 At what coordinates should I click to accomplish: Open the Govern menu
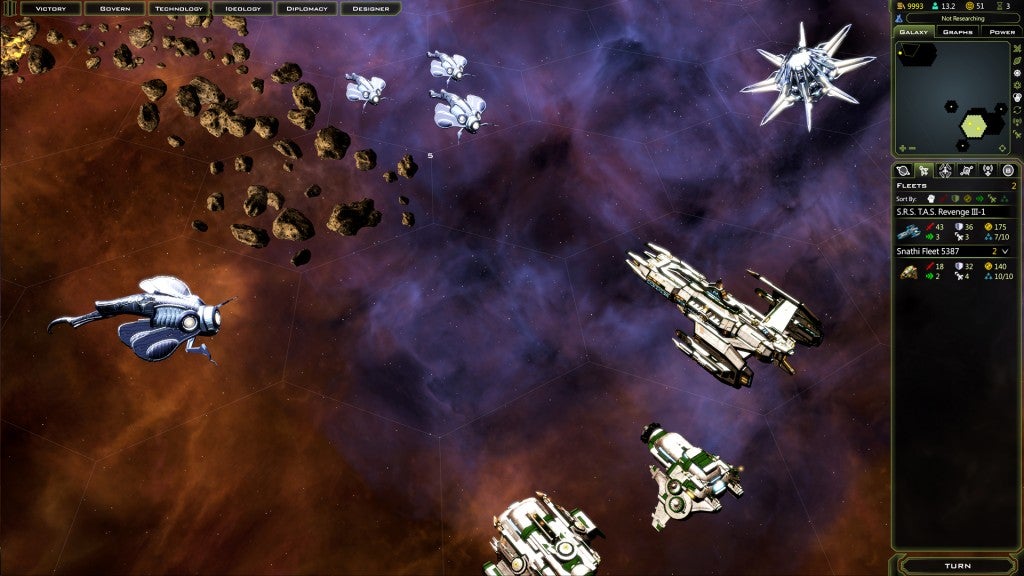click(x=115, y=9)
